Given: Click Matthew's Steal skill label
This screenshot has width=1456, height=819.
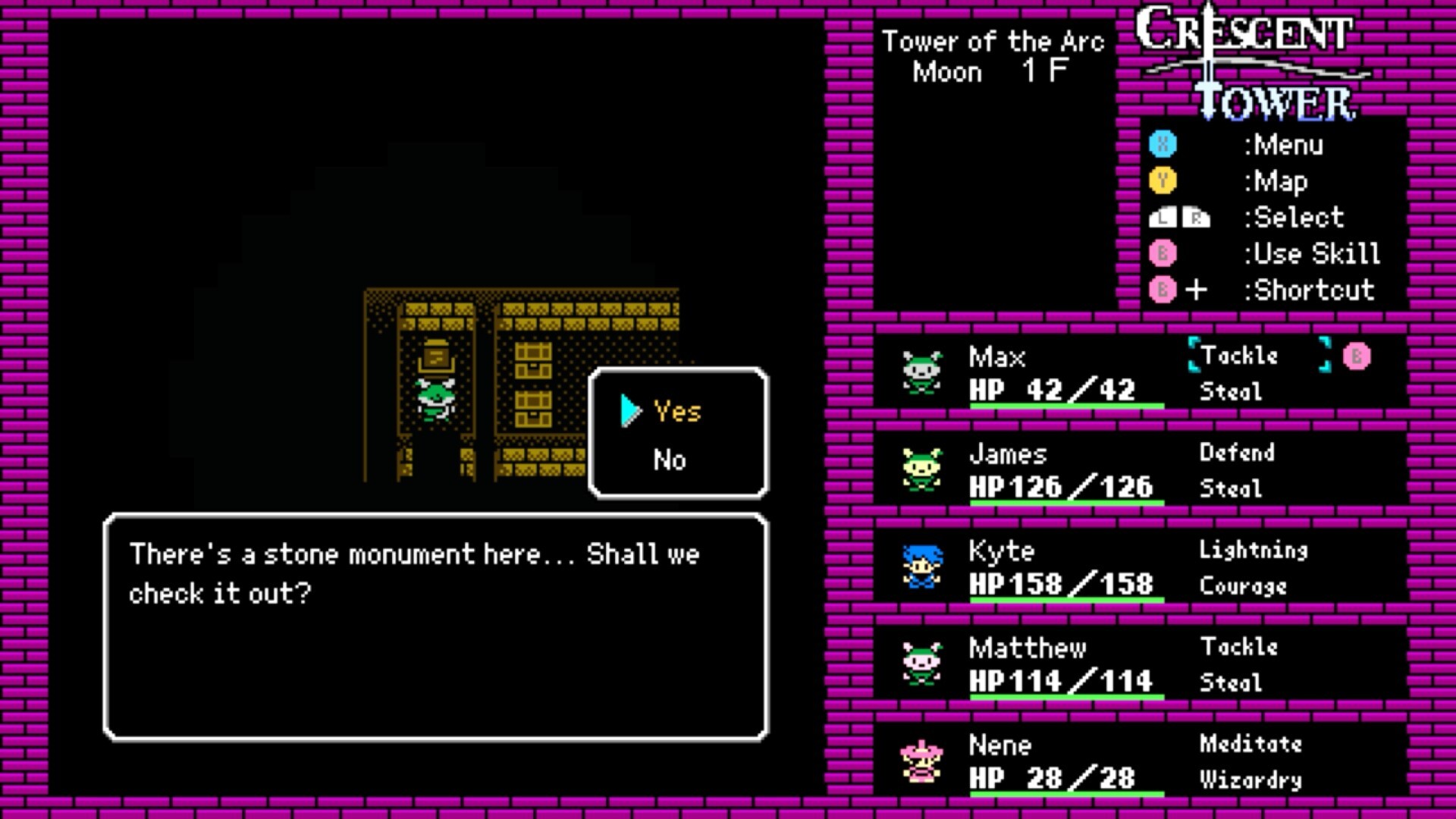Looking at the screenshot, I should 1232,682.
